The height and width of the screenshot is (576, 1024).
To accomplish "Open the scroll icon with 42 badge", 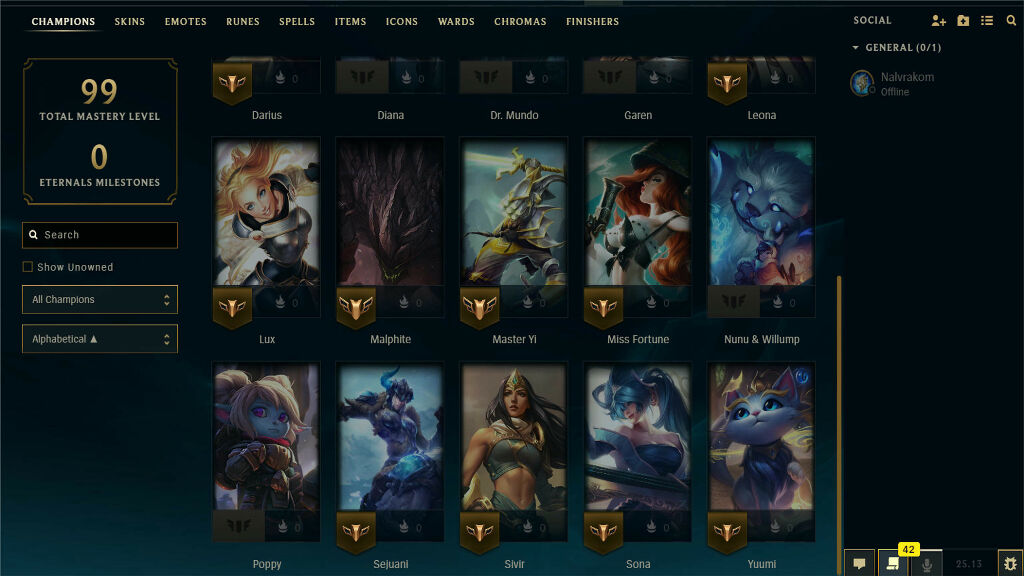I will (893, 564).
